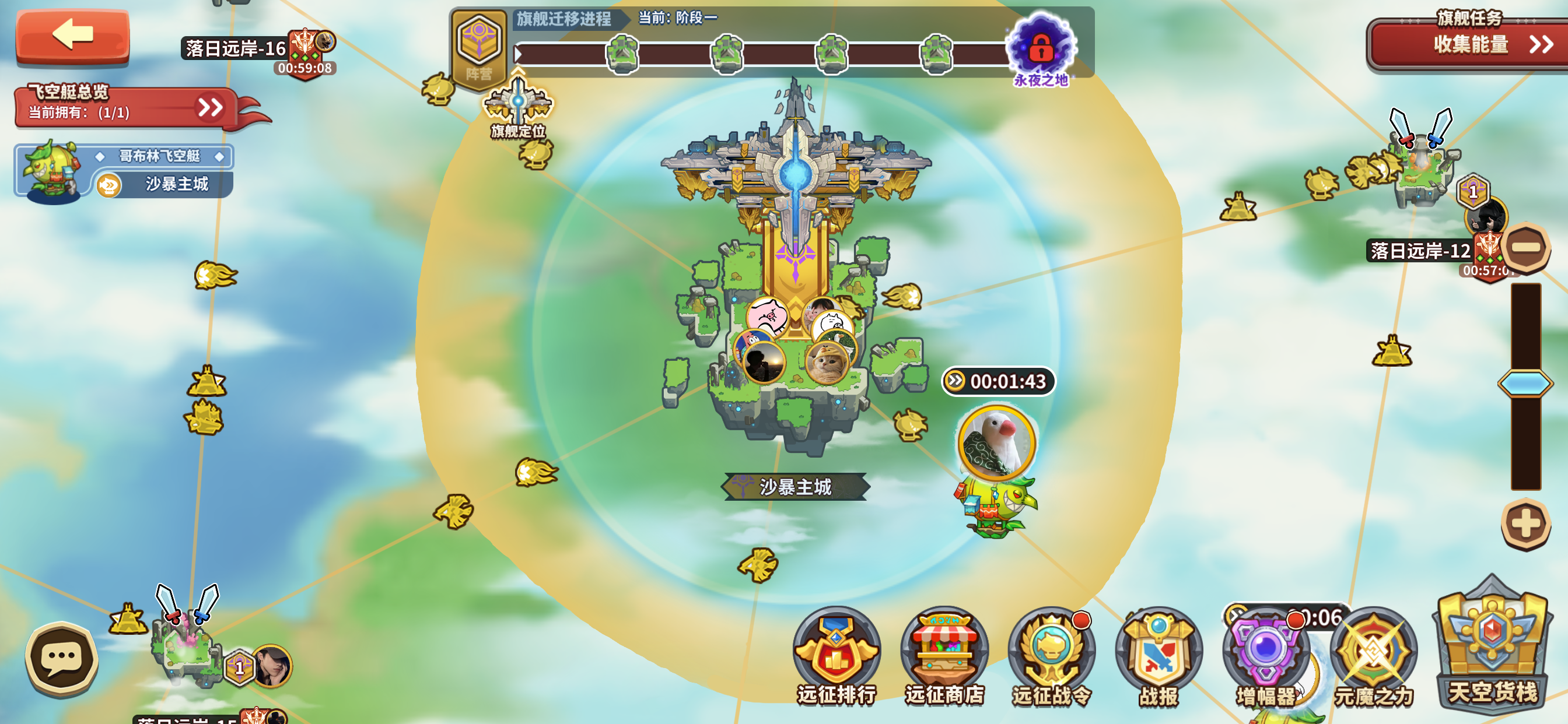The height and width of the screenshot is (724, 1568).
Task: View the 战报 battle report
Action: coord(1158,657)
